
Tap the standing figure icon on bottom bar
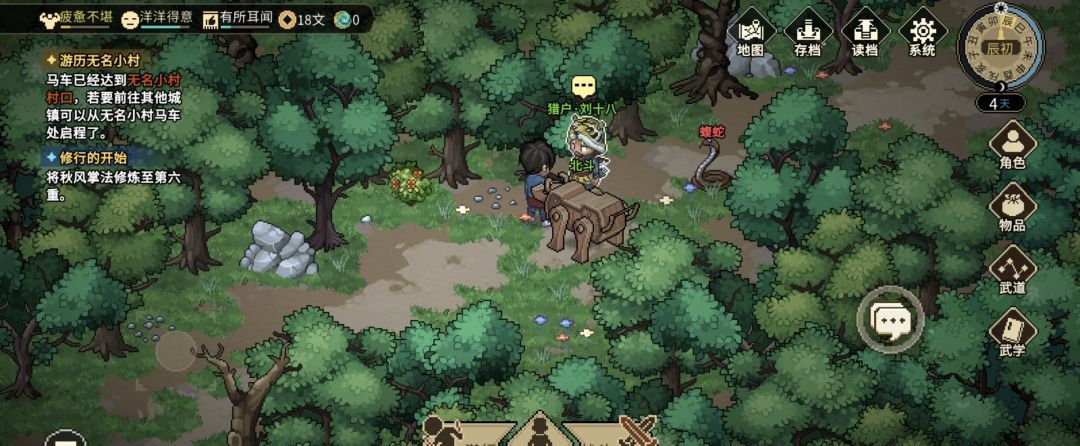538,434
